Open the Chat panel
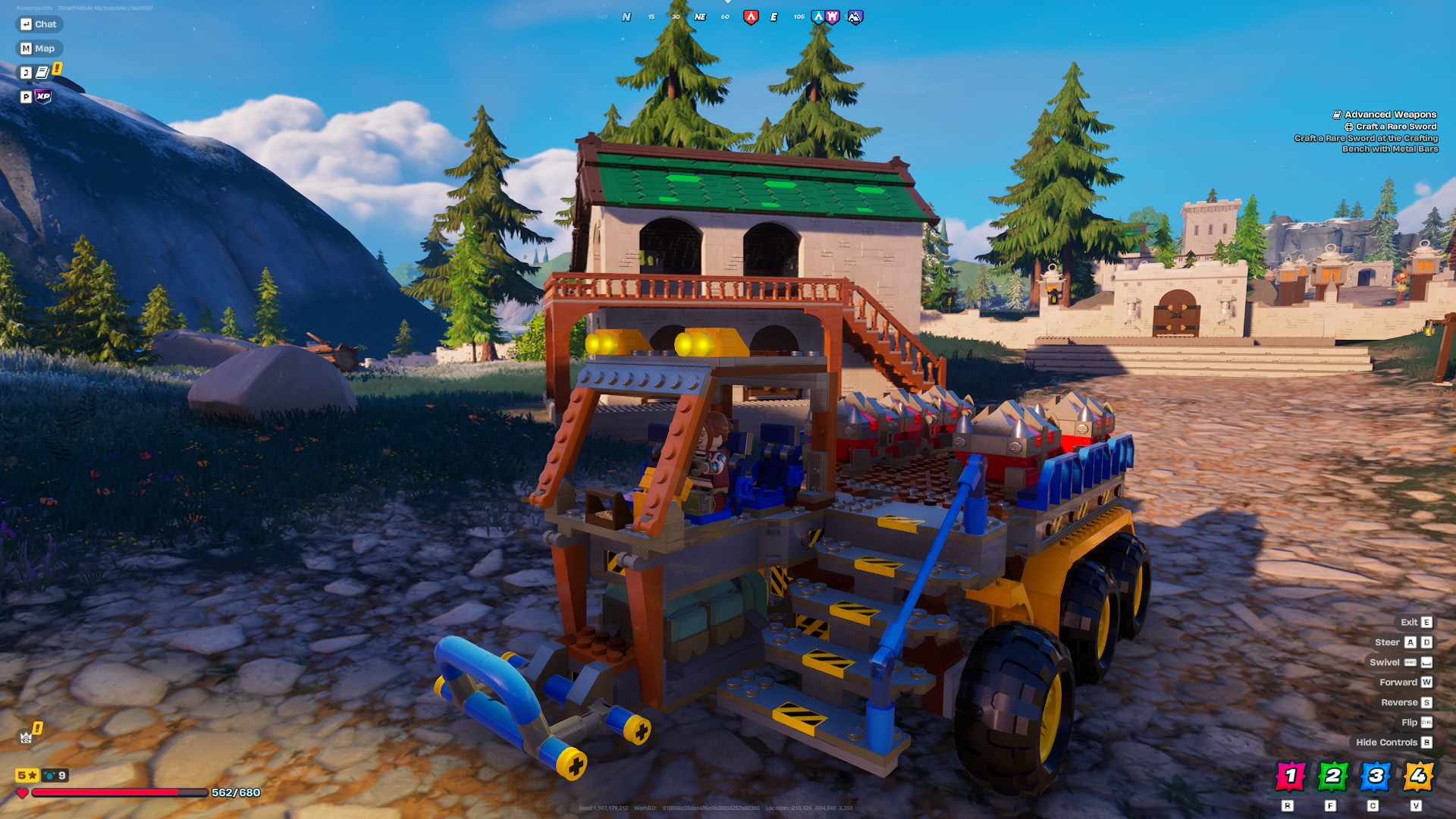This screenshot has height=819, width=1456. (39, 24)
